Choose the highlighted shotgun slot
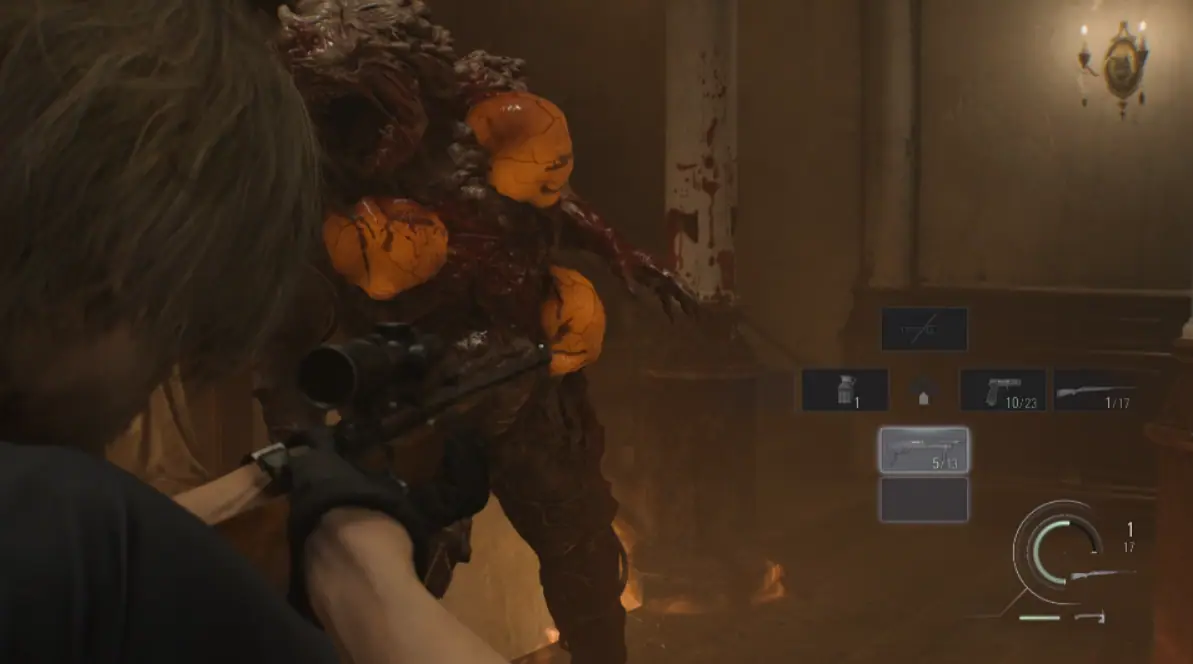 924,450
